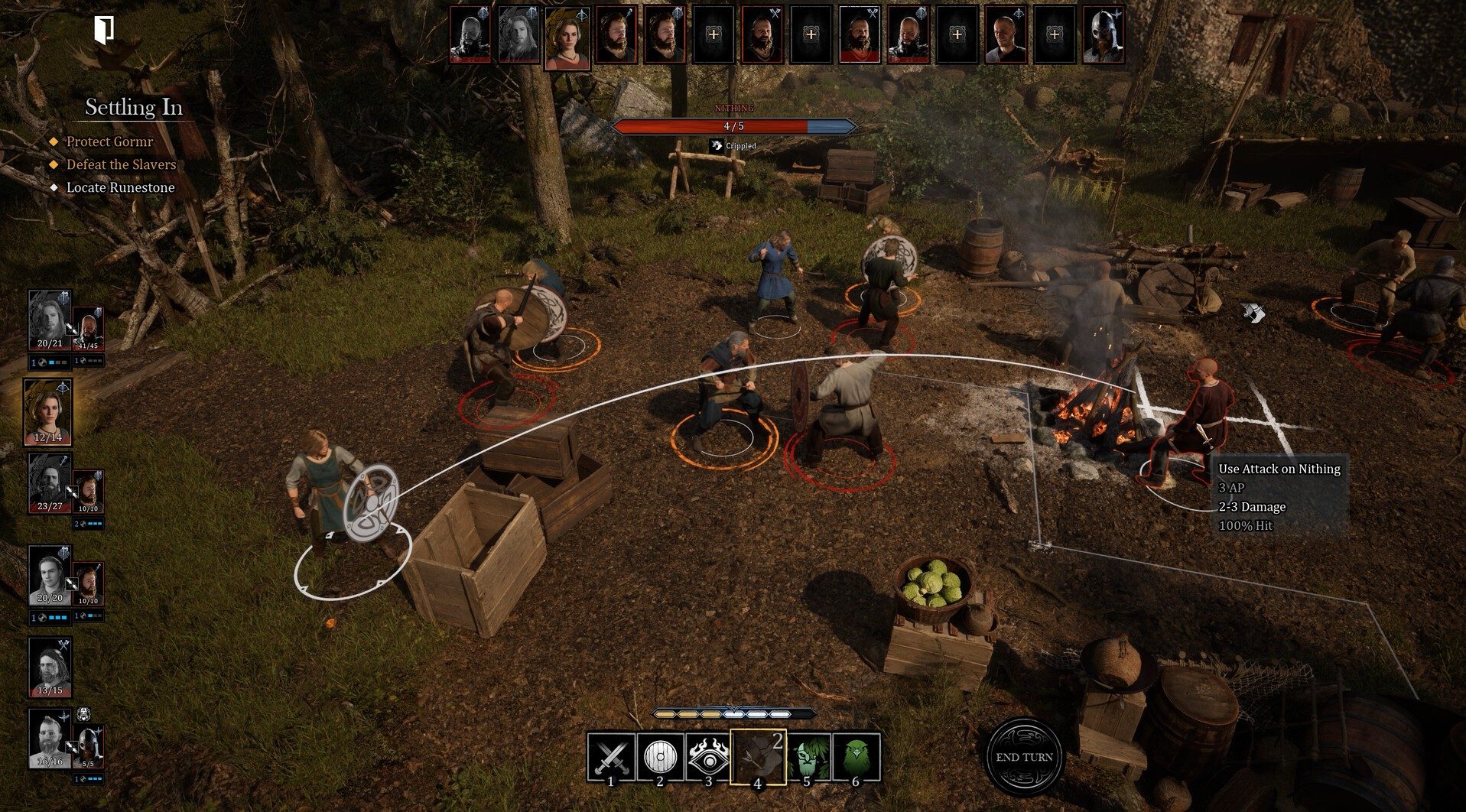Activate the green bird ability
The image size is (1466, 812).
tap(856, 757)
